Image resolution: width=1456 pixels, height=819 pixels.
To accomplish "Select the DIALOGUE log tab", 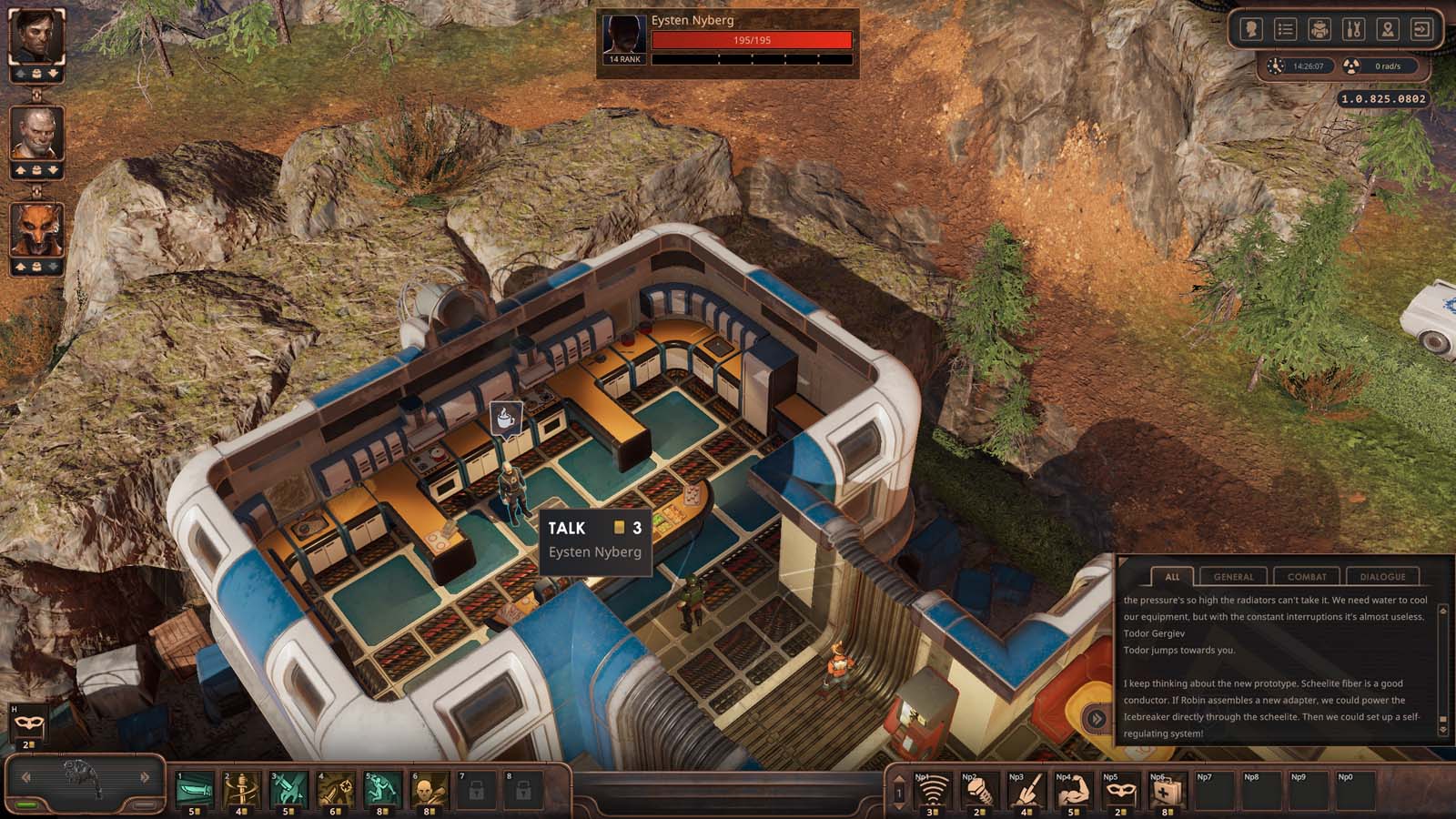I will point(1382,576).
